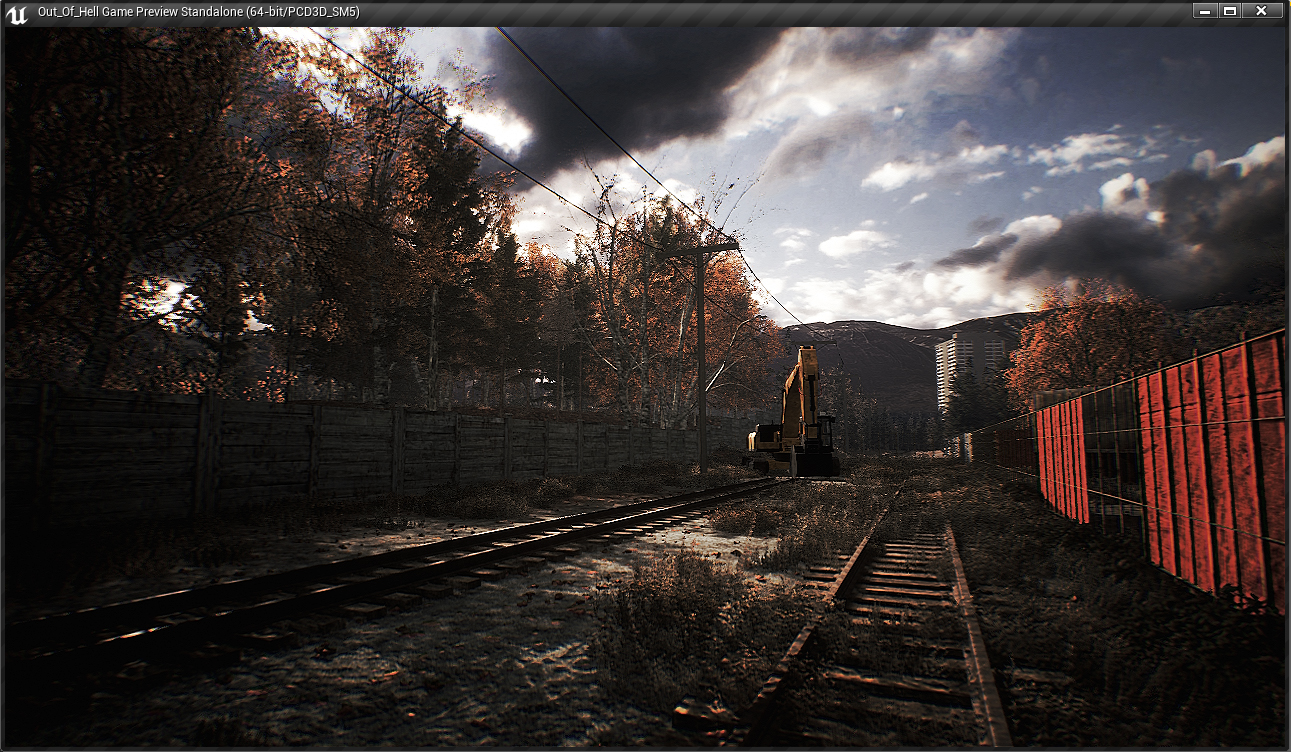Minimize the game preview window
This screenshot has width=1291, height=752.
tap(1205, 11)
